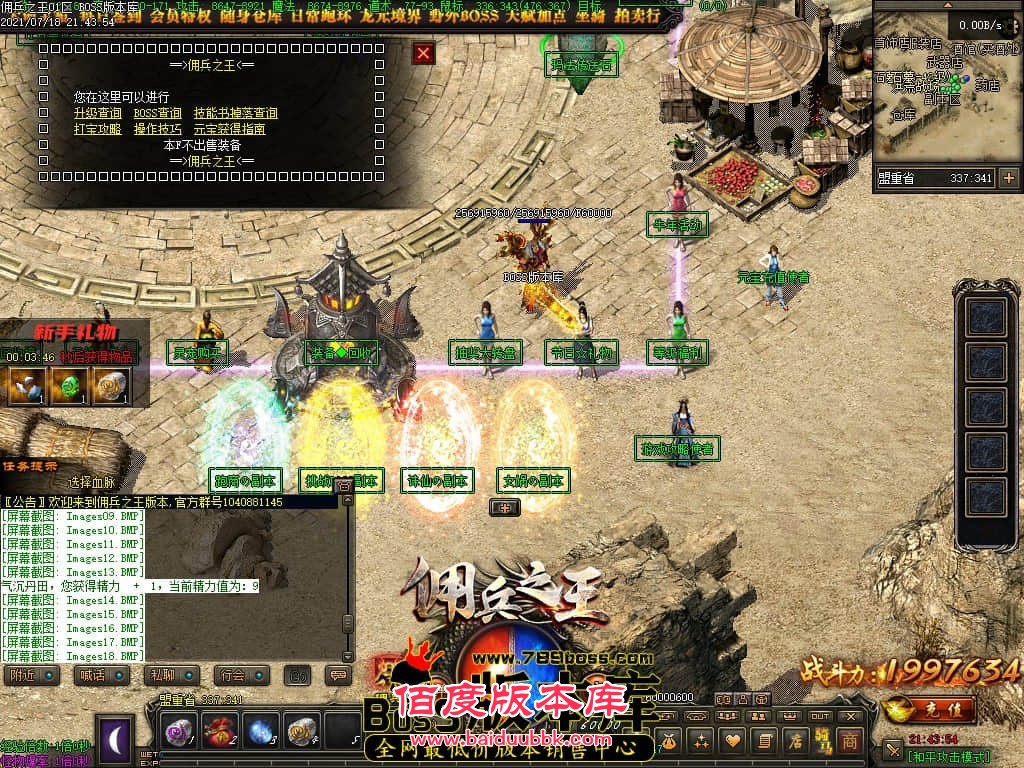The width and height of the screenshot is (1024, 768).
Task: Open the 拍卖行 auction house menu
Action: click(x=634, y=17)
